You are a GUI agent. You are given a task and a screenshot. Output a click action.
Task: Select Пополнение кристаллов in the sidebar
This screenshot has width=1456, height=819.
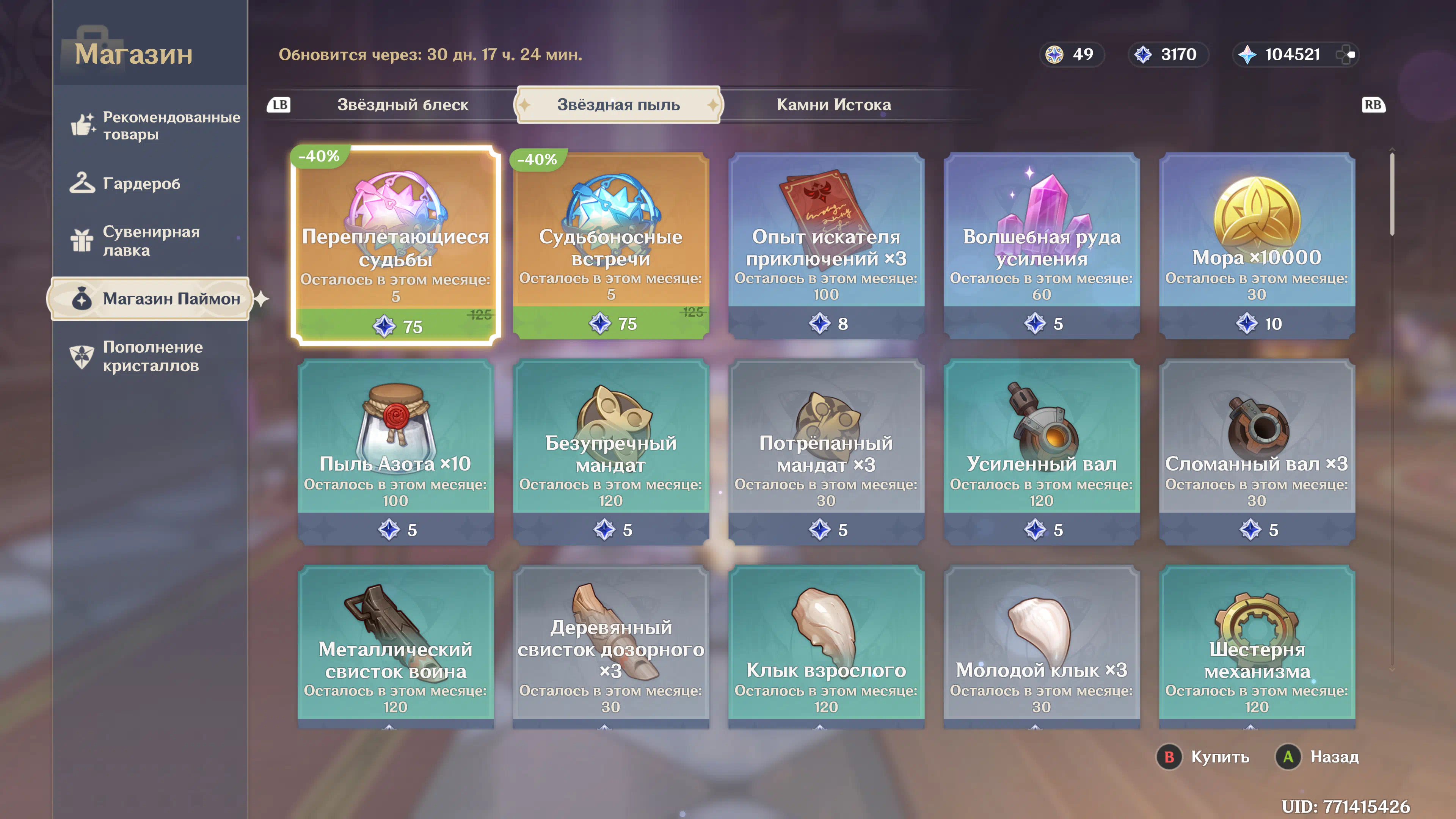(152, 356)
